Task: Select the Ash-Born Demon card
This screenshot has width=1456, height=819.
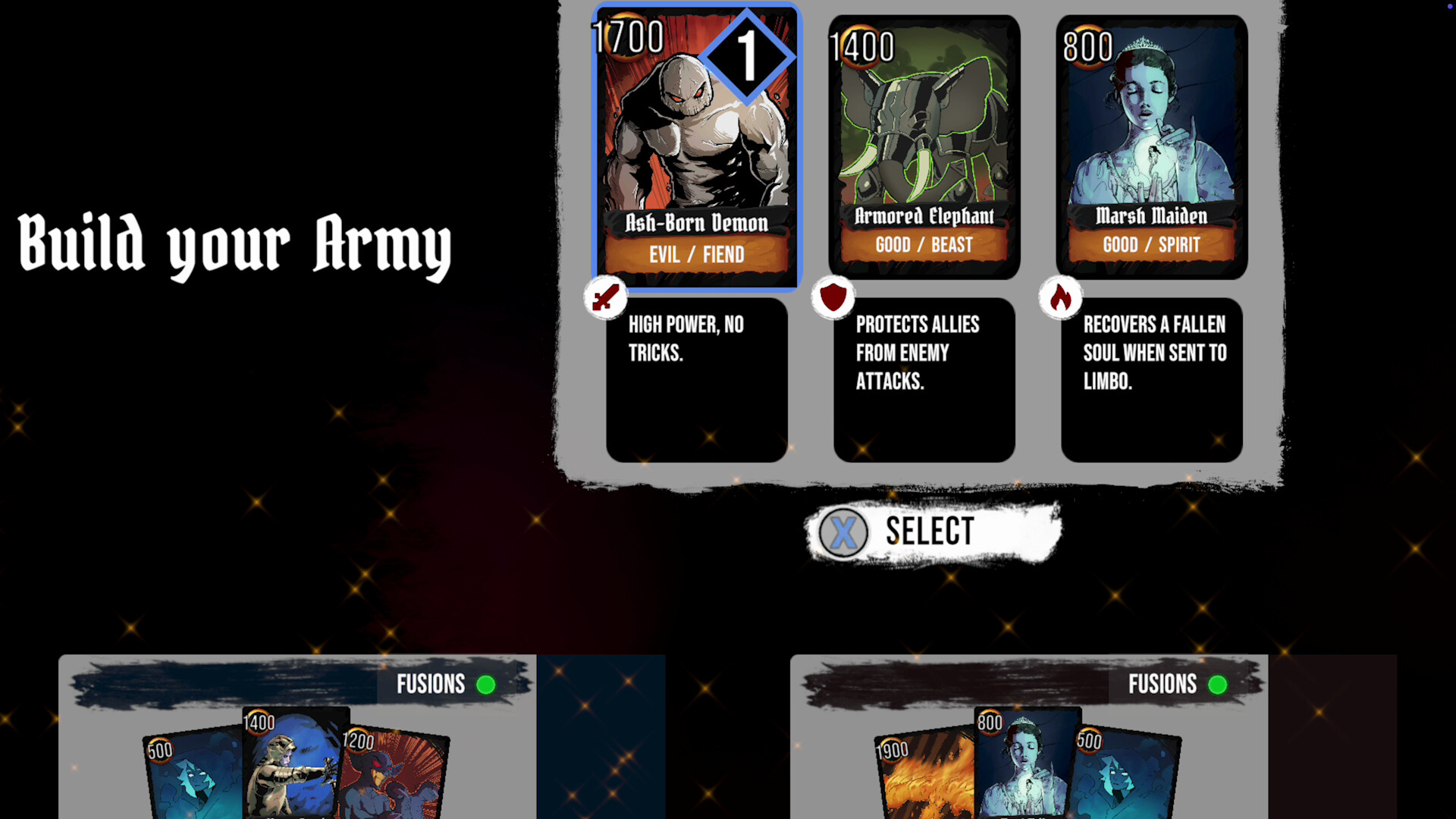Action: (x=695, y=148)
